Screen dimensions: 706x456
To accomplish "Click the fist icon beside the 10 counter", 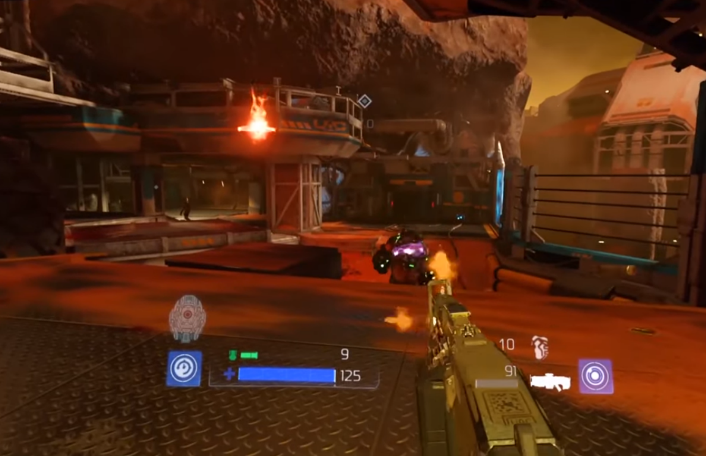I will point(540,347).
